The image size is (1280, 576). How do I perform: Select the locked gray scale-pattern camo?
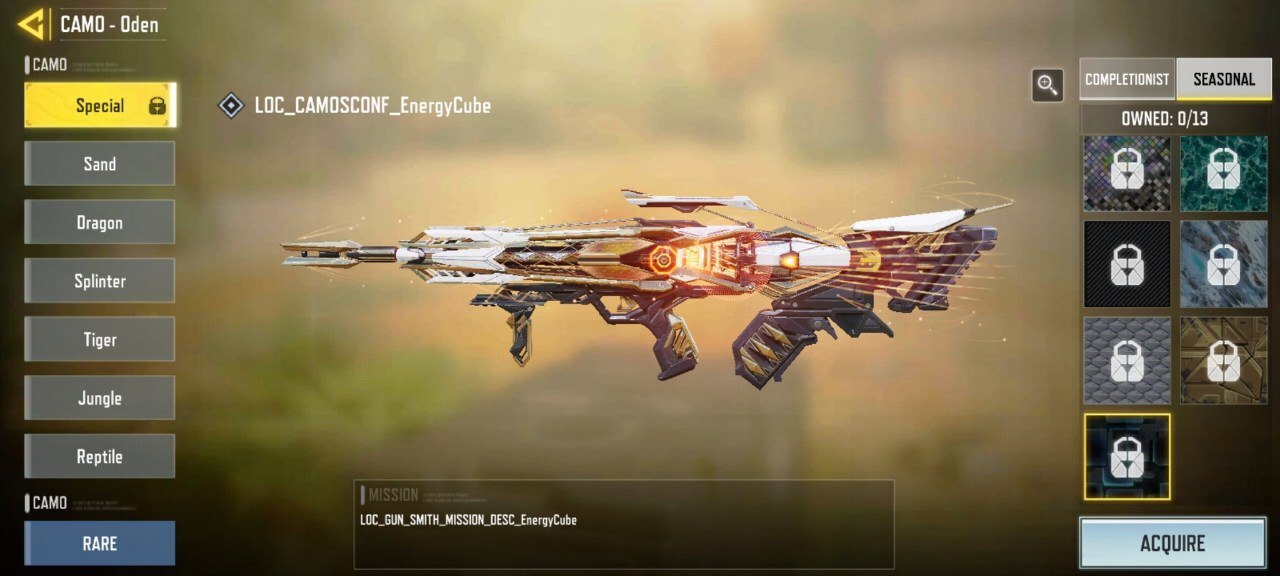1127,360
